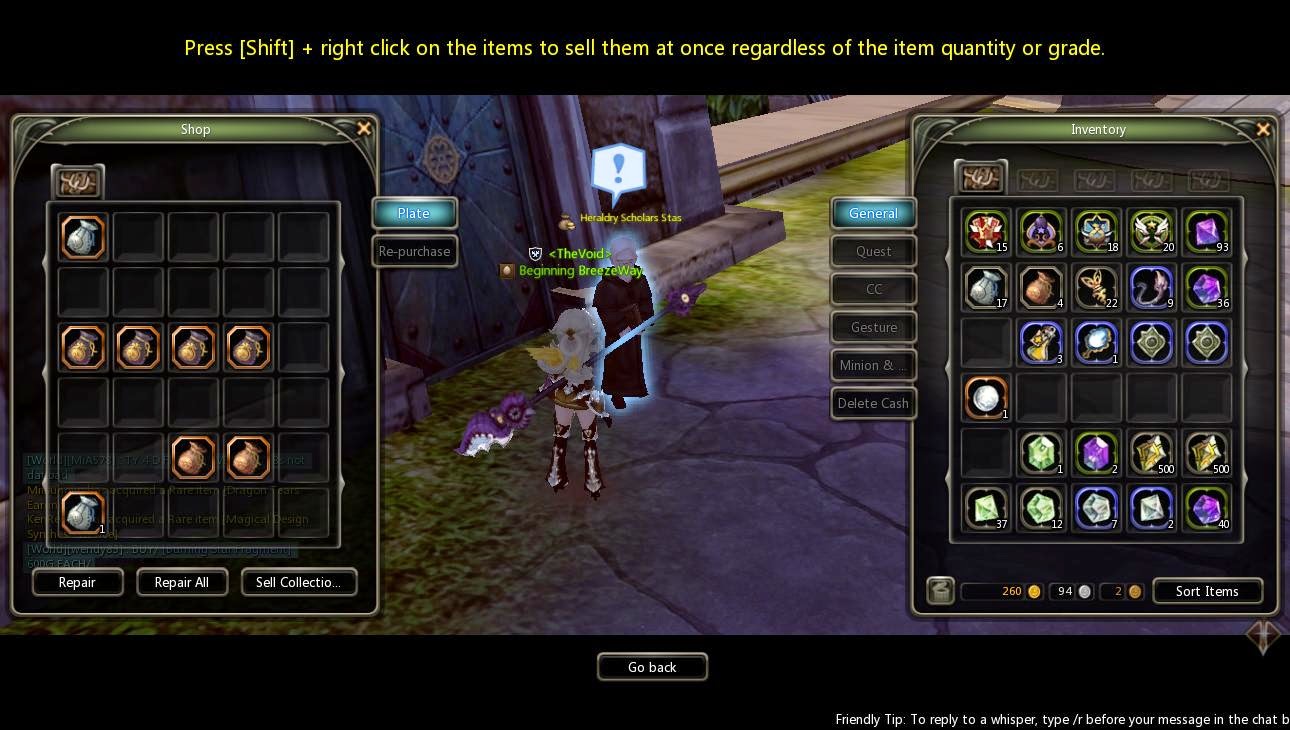1290x730 pixels.
Task: Click Go back button
Action: tap(652, 667)
